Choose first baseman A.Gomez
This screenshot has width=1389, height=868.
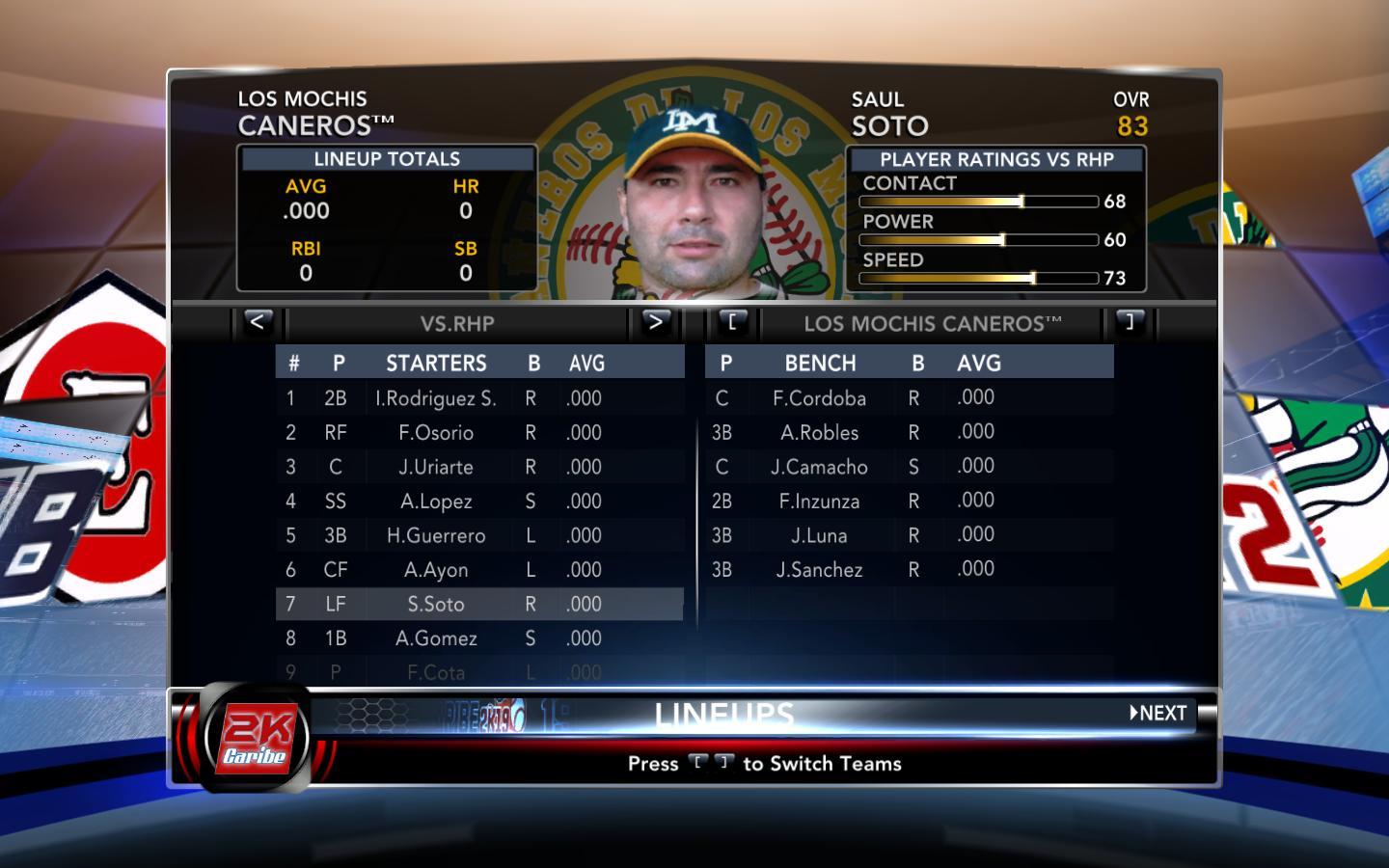pyautogui.click(x=436, y=638)
